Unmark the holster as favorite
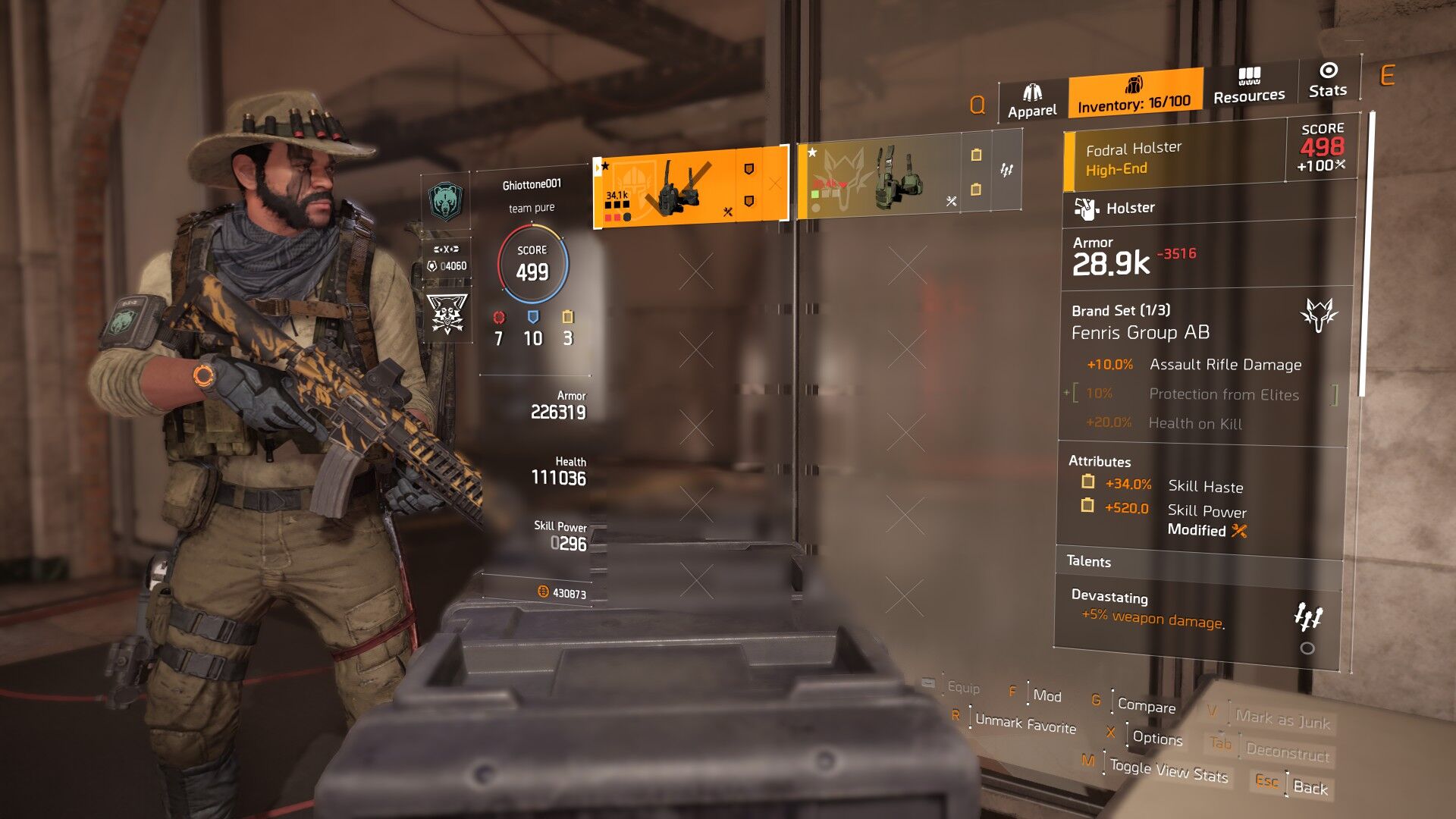Screen dimensions: 1456x819 click(1025, 725)
